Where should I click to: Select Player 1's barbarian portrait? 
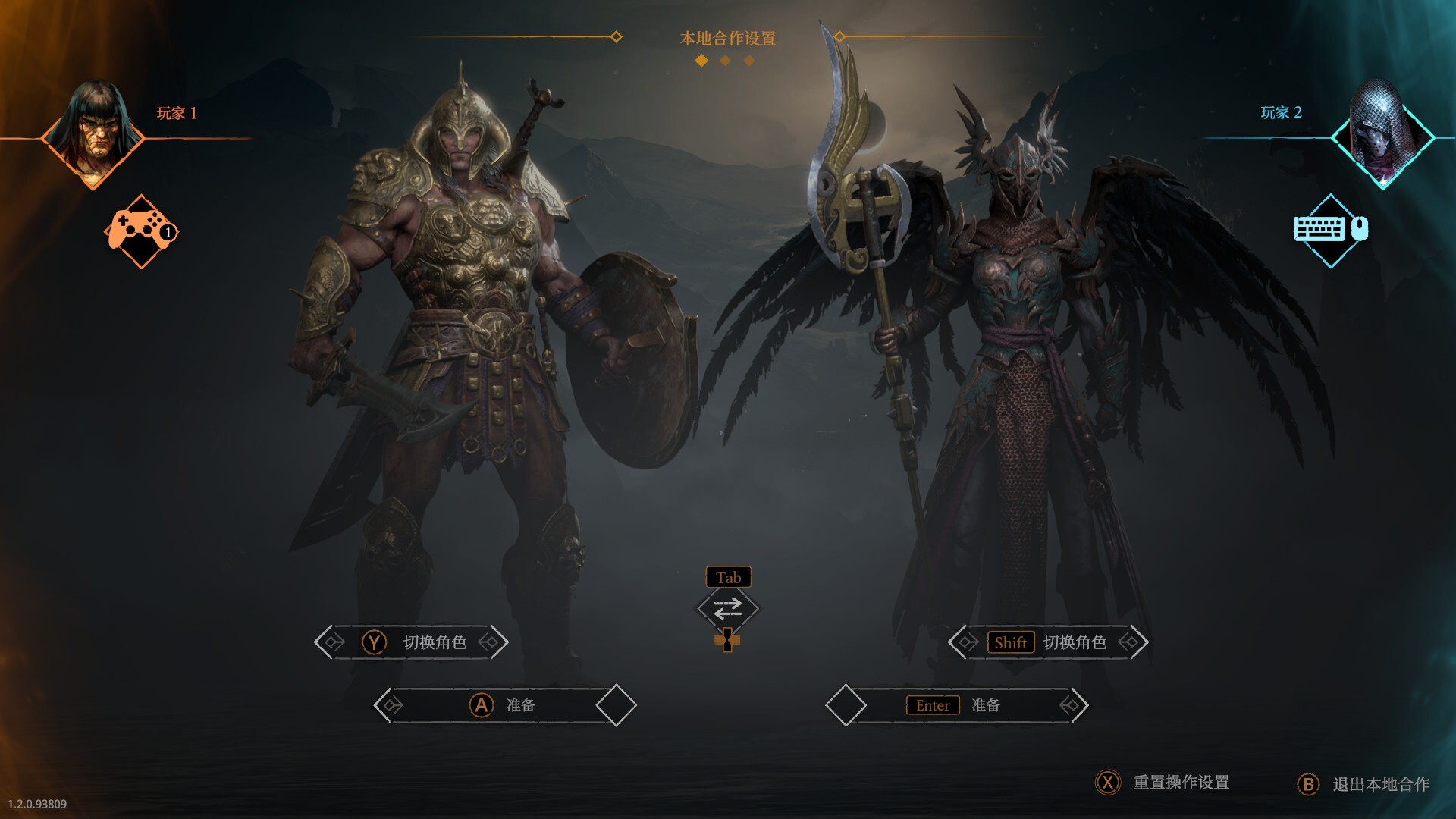pyautogui.click(x=94, y=134)
